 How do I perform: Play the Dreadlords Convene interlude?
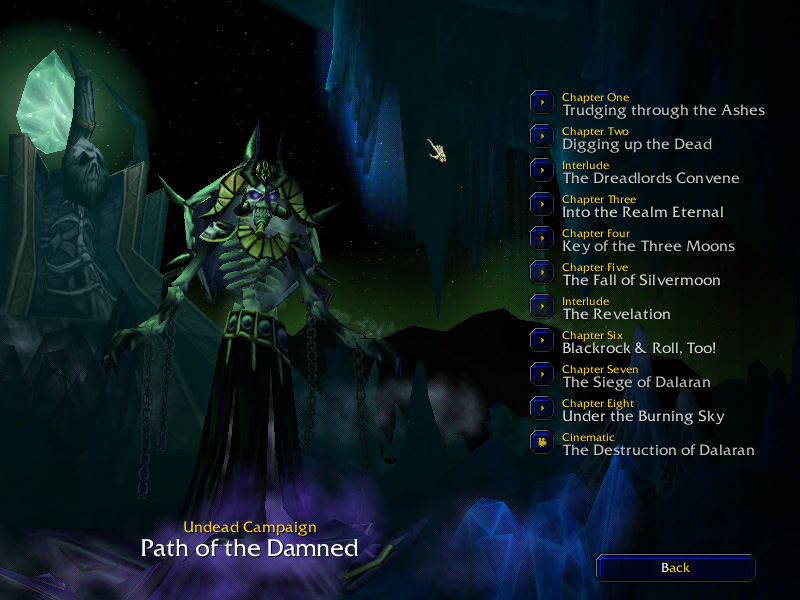point(542,170)
